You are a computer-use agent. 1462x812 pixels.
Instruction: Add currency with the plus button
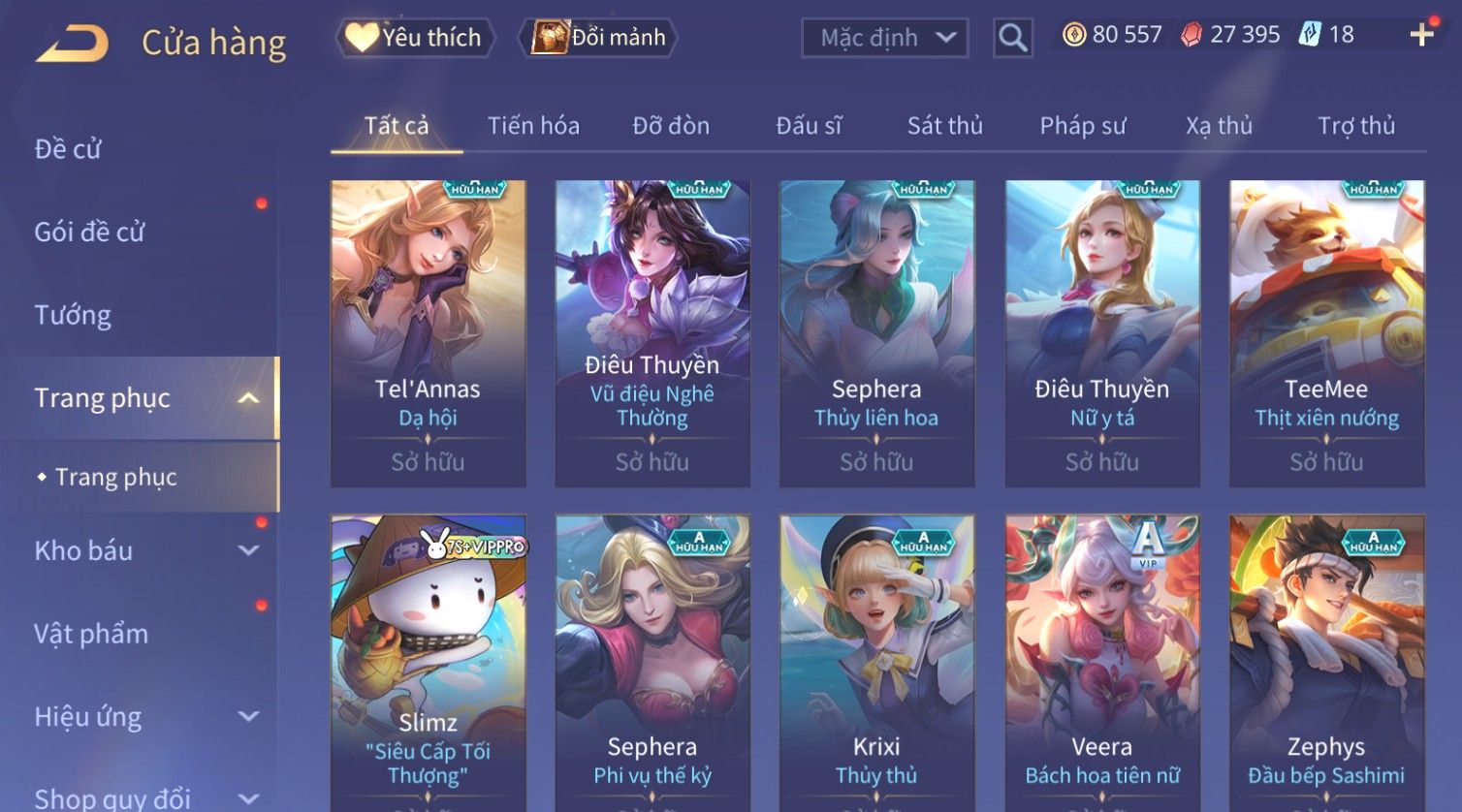(x=1421, y=36)
